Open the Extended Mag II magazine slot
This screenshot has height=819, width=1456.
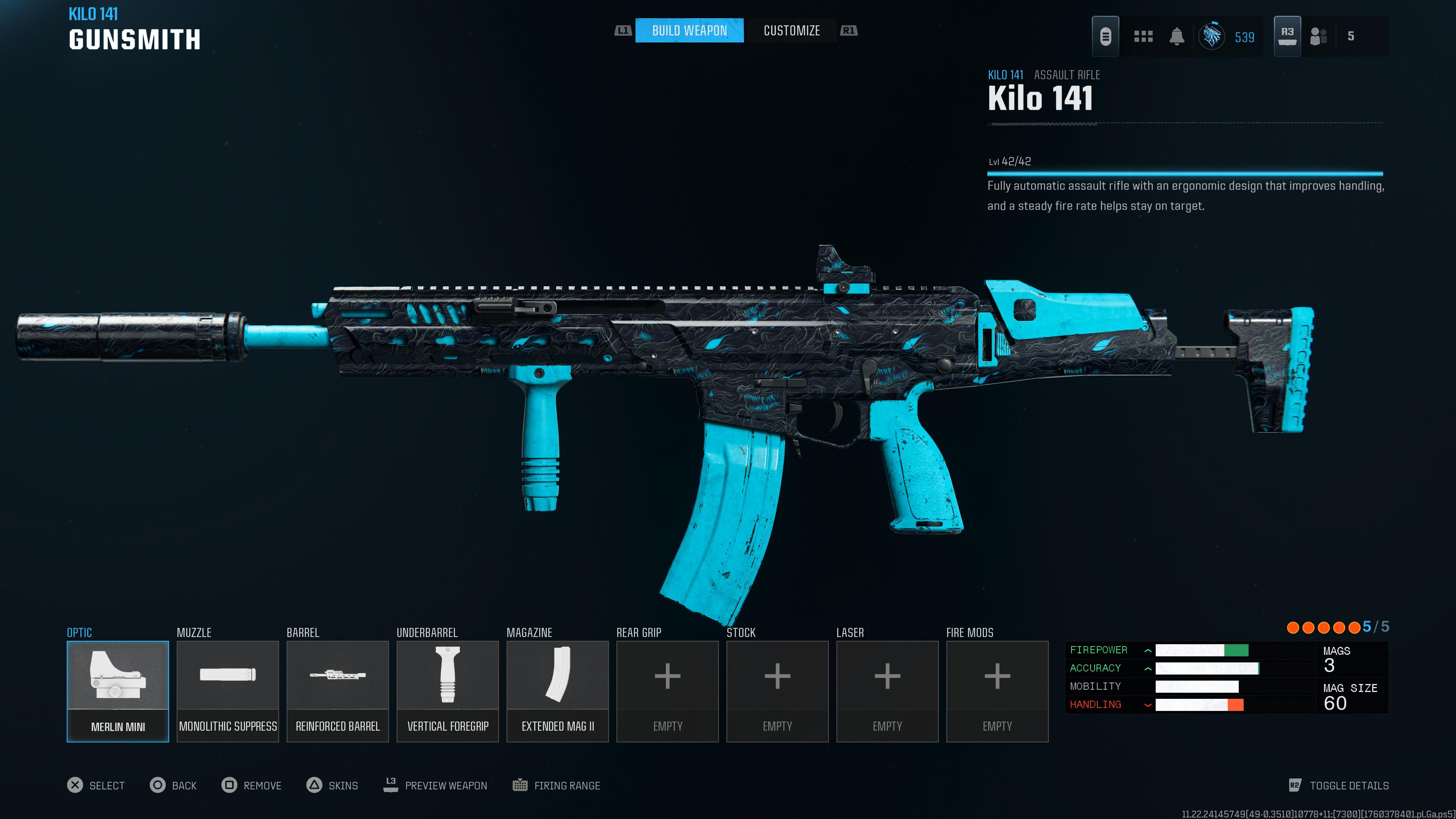pyautogui.click(x=557, y=691)
